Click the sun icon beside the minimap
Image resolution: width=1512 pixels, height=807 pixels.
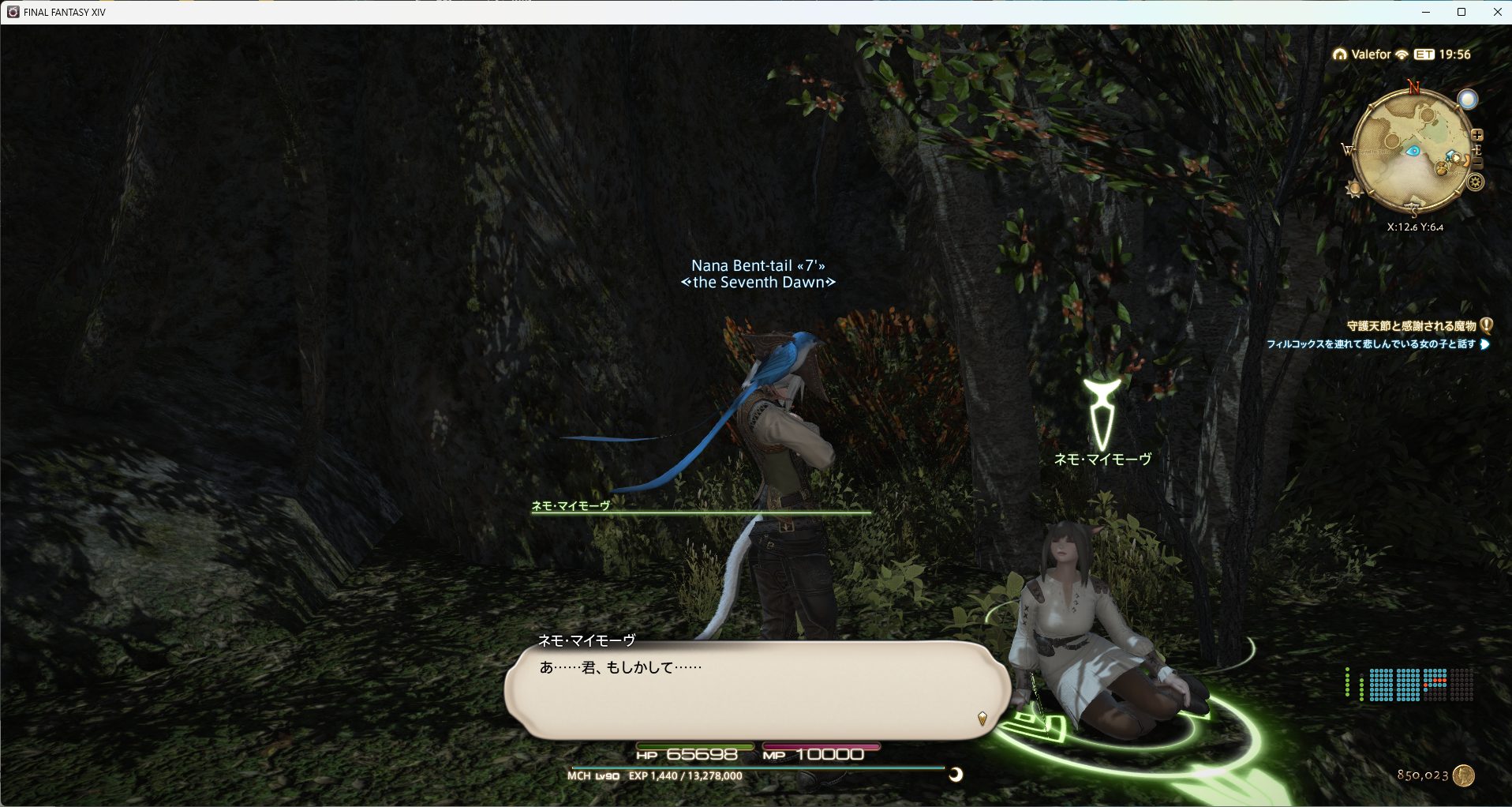pyautogui.click(x=1355, y=190)
